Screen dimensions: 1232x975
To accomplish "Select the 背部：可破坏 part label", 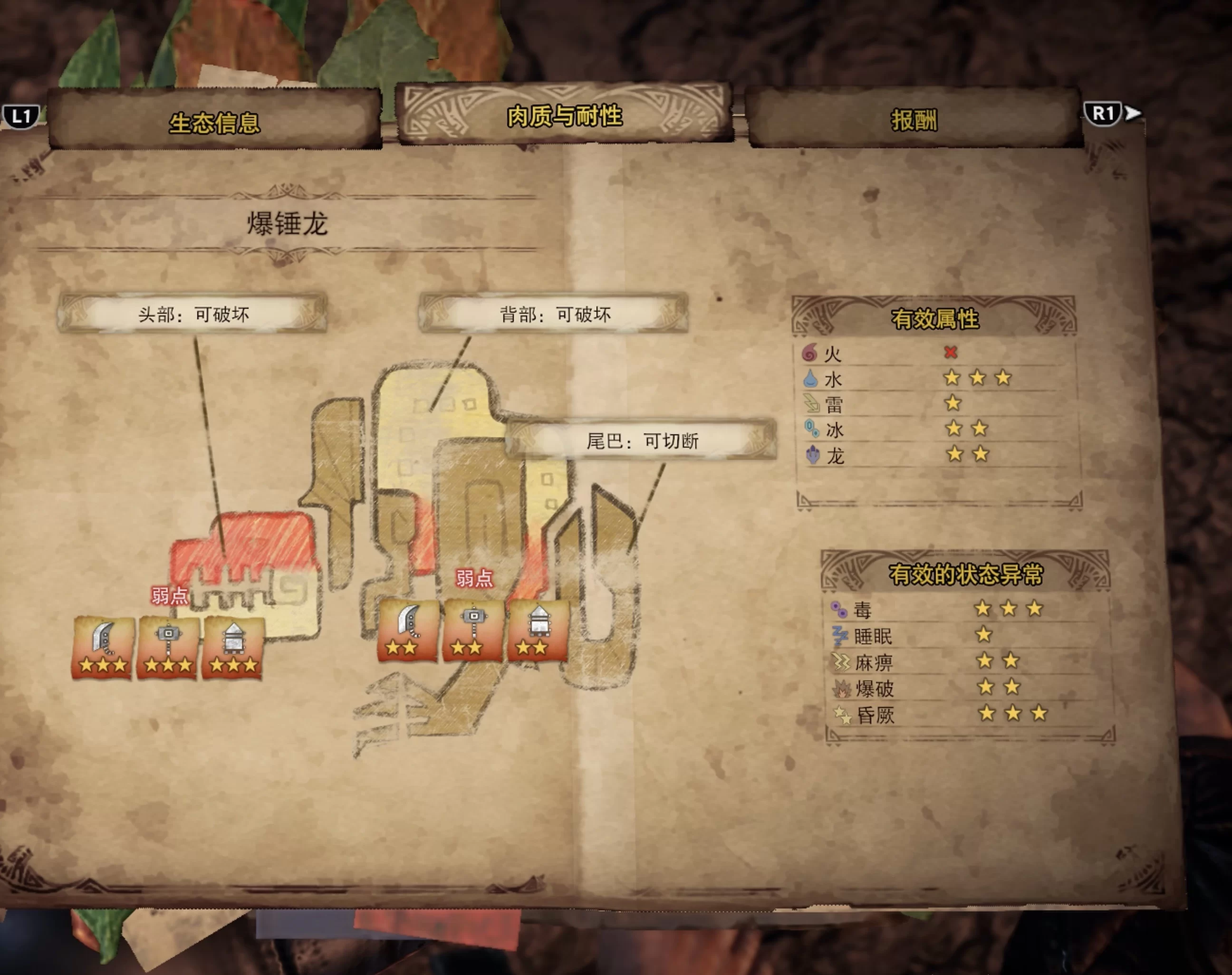I will coord(554,314).
